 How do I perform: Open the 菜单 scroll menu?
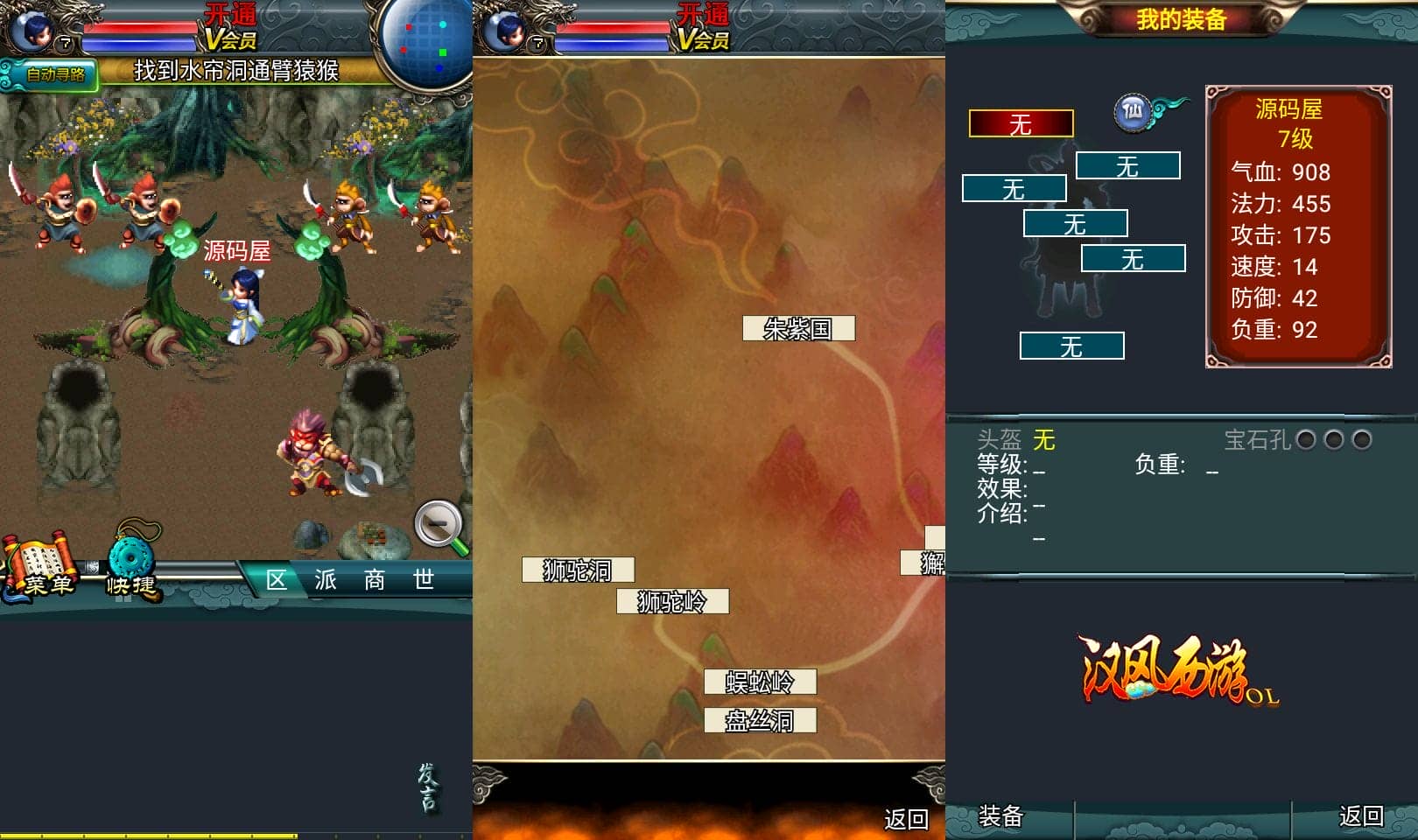click(x=42, y=569)
